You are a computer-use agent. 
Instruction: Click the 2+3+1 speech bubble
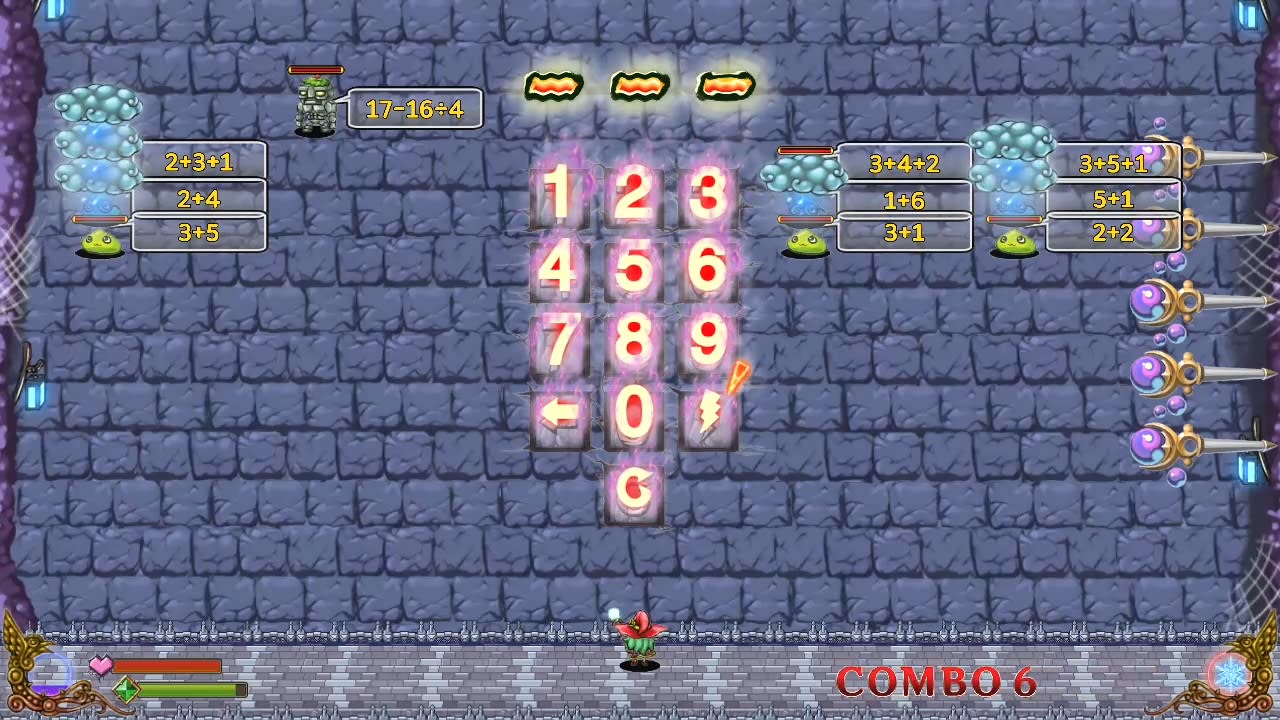pyautogui.click(x=198, y=163)
